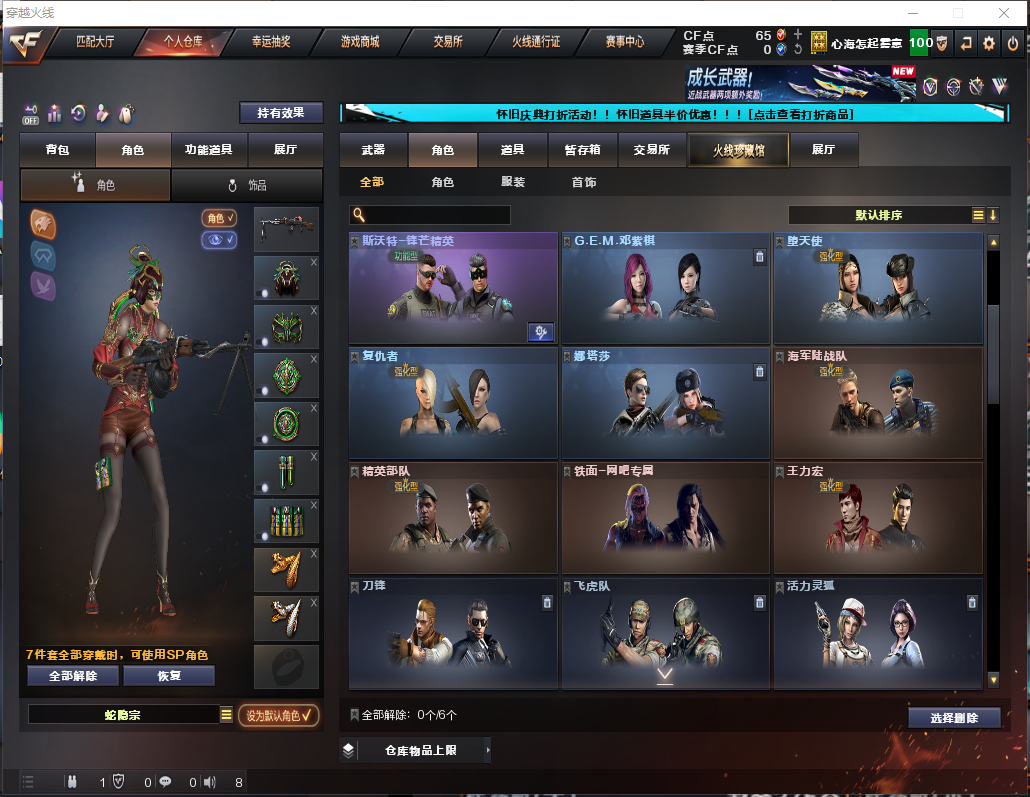Open the 游戏商城 game shop

coord(360,42)
